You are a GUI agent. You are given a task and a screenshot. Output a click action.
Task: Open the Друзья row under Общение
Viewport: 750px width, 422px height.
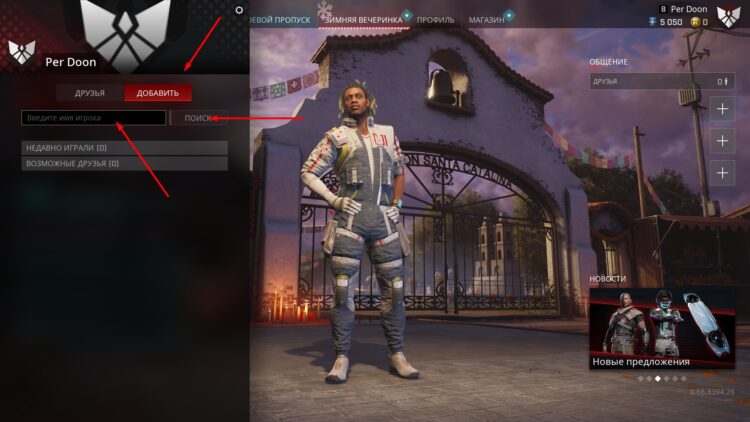tap(659, 81)
